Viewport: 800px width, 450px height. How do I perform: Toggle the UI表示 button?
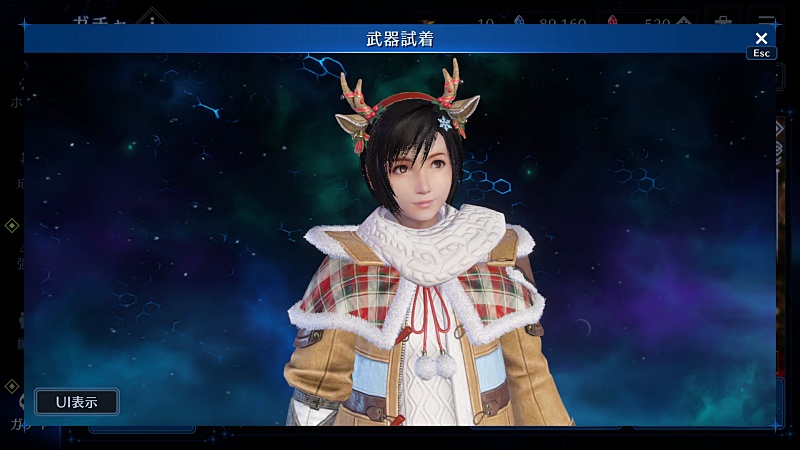point(76,402)
